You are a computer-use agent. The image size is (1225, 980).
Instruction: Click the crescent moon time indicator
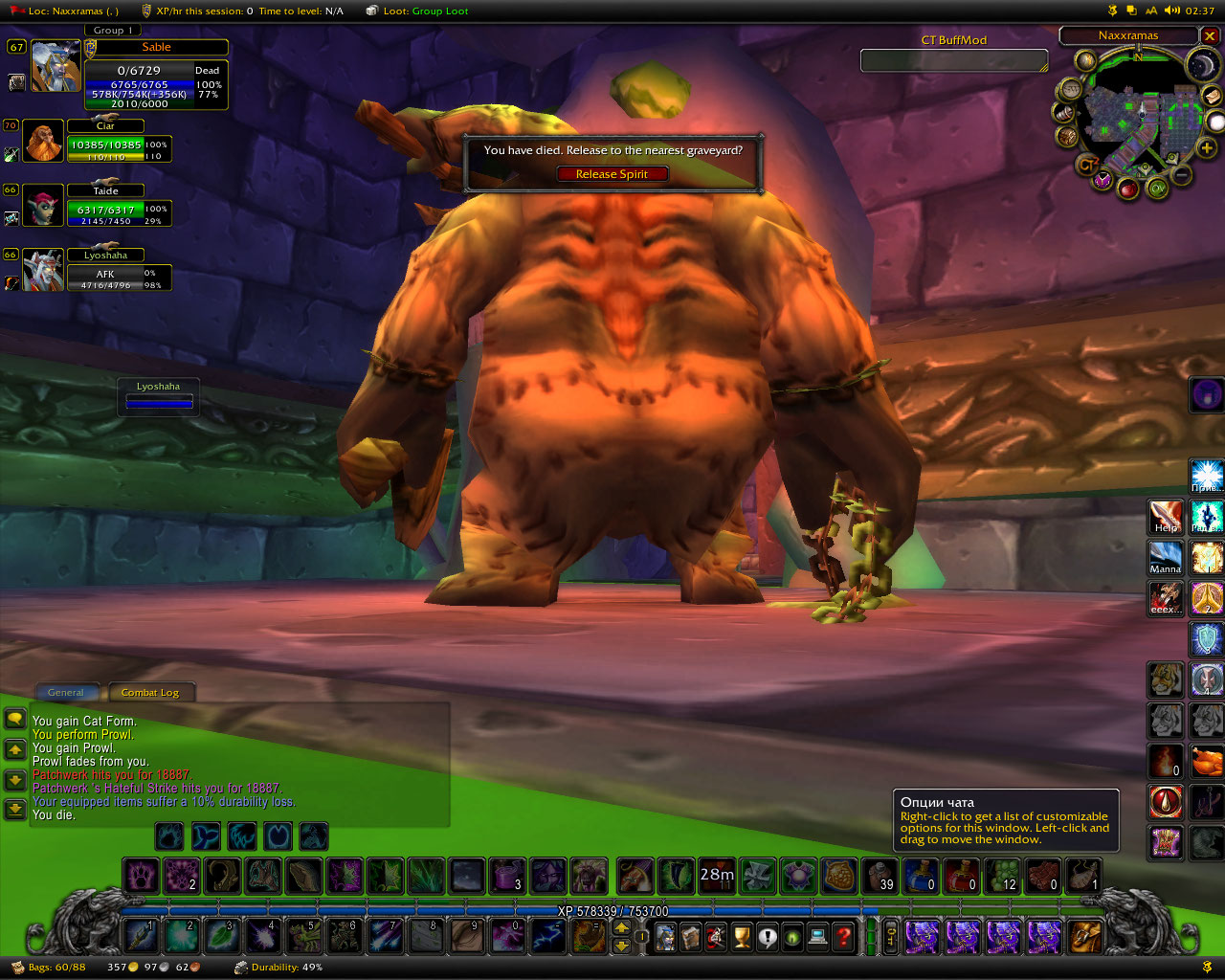1200,65
